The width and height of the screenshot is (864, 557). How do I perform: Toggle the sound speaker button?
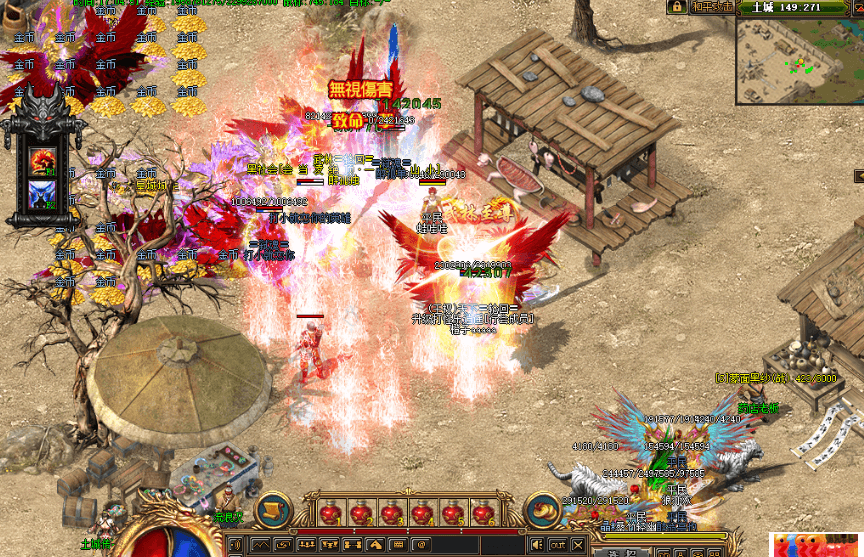537,545
